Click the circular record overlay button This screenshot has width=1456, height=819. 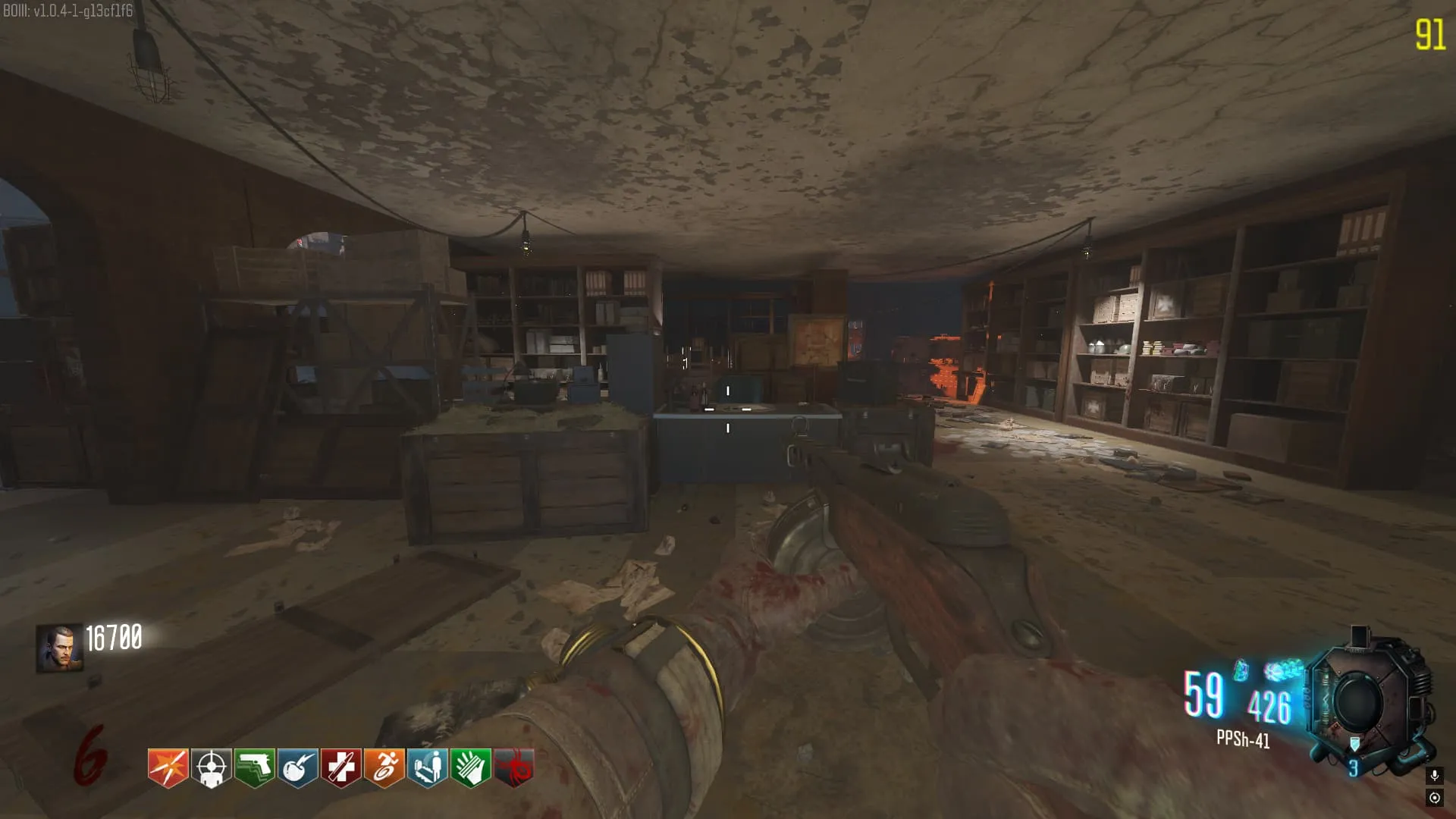click(x=1434, y=798)
